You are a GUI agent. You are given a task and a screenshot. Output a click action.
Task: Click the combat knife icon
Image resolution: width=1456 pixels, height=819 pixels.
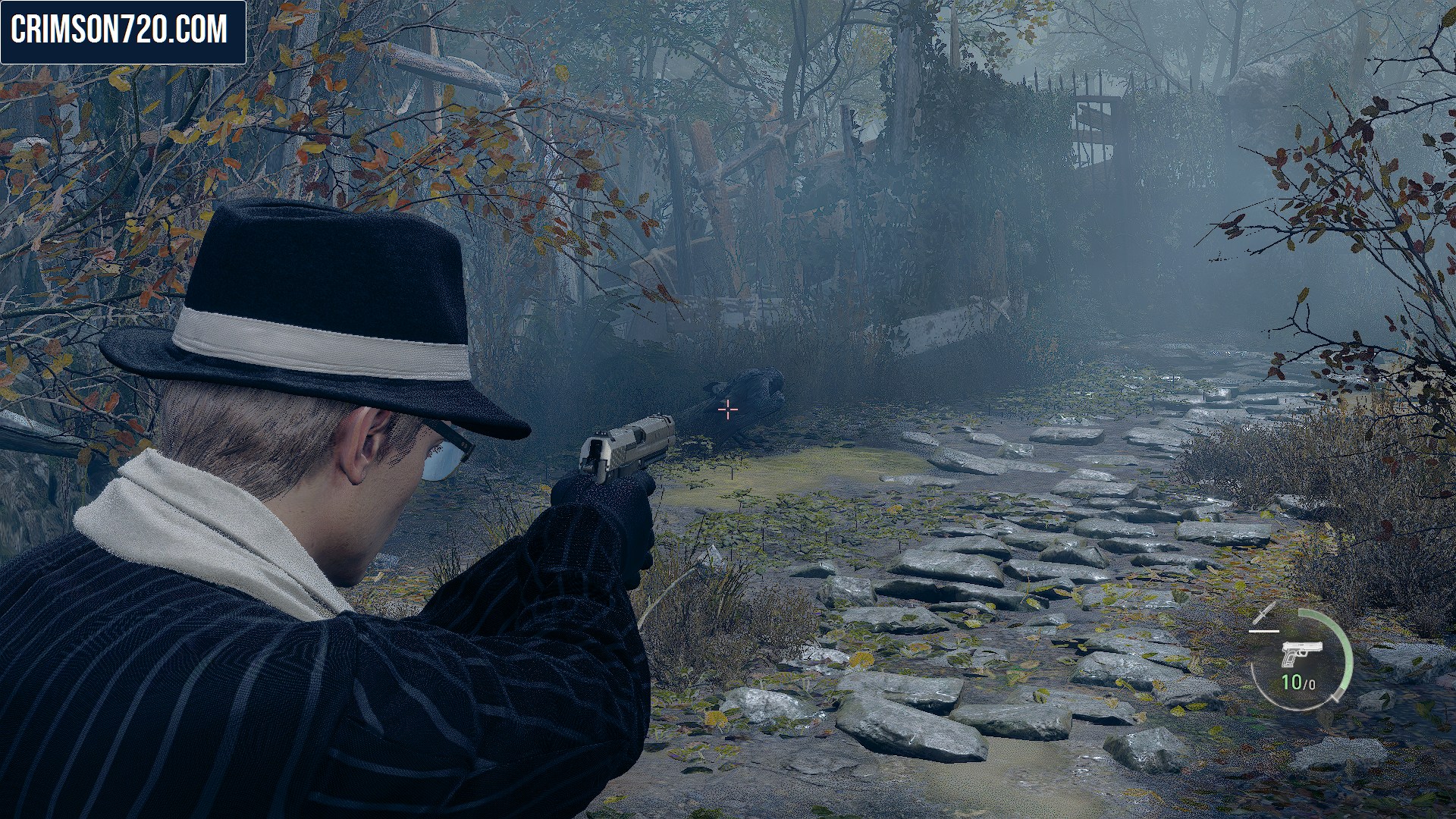(1265, 615)
